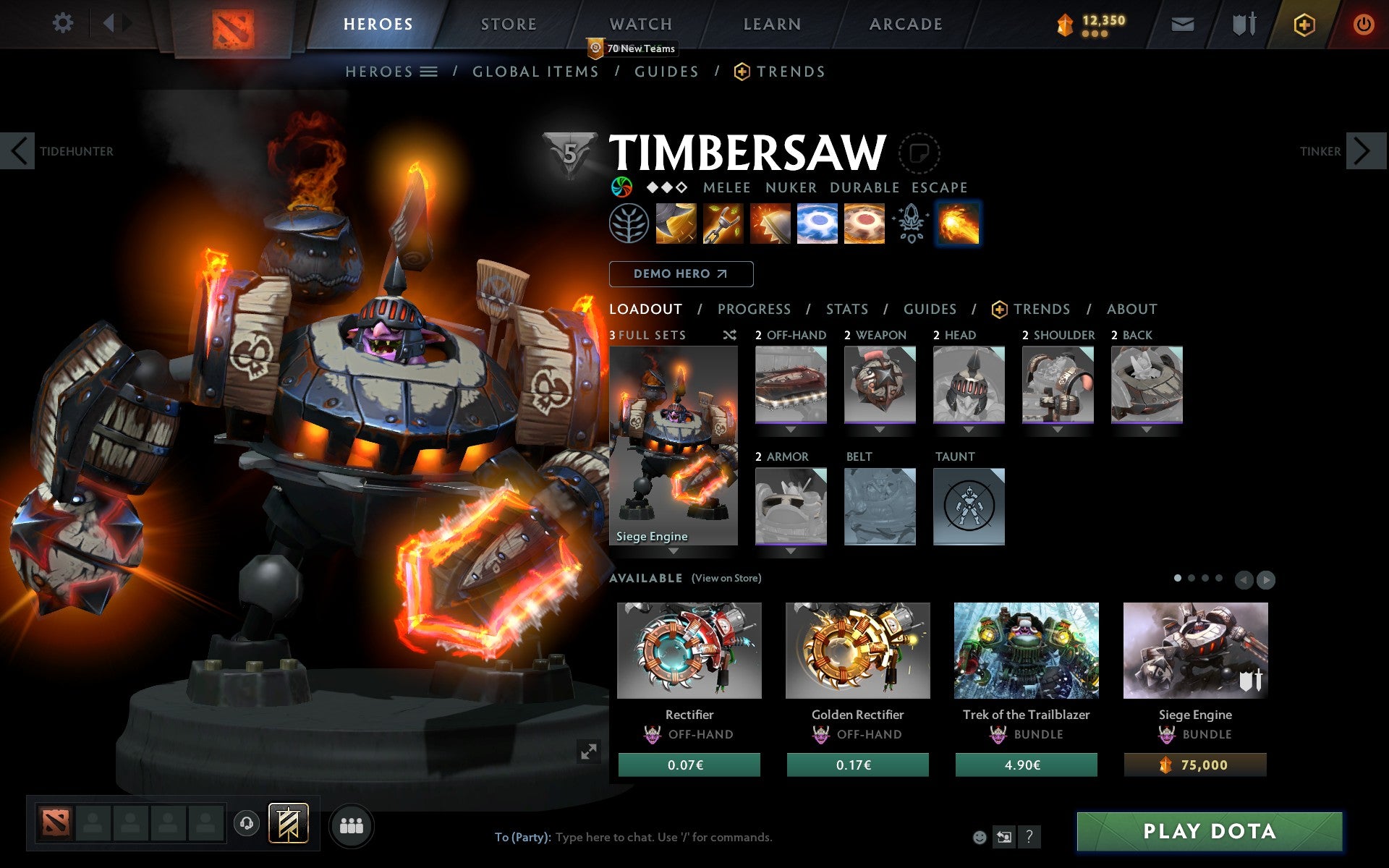Select the Timber Chain ability icon

point(723,224)
